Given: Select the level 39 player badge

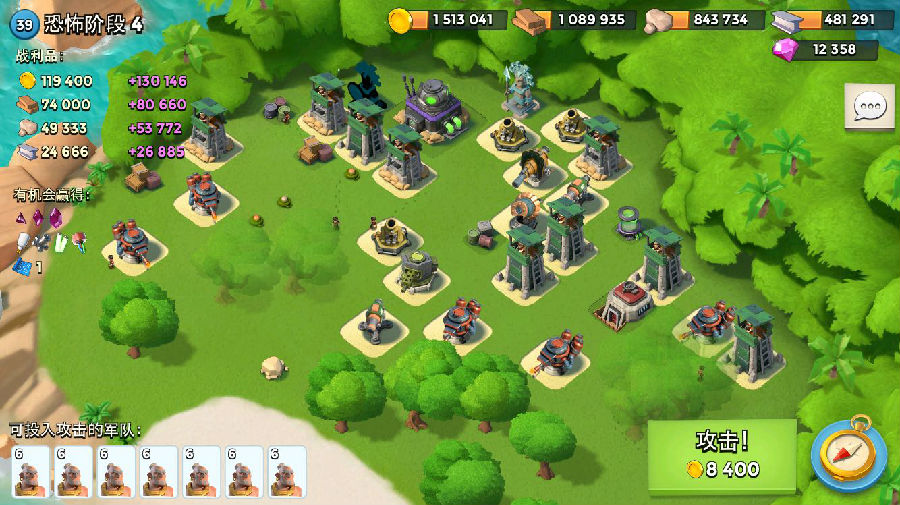Looking at the screenshot, I should (x=25, y=24).
